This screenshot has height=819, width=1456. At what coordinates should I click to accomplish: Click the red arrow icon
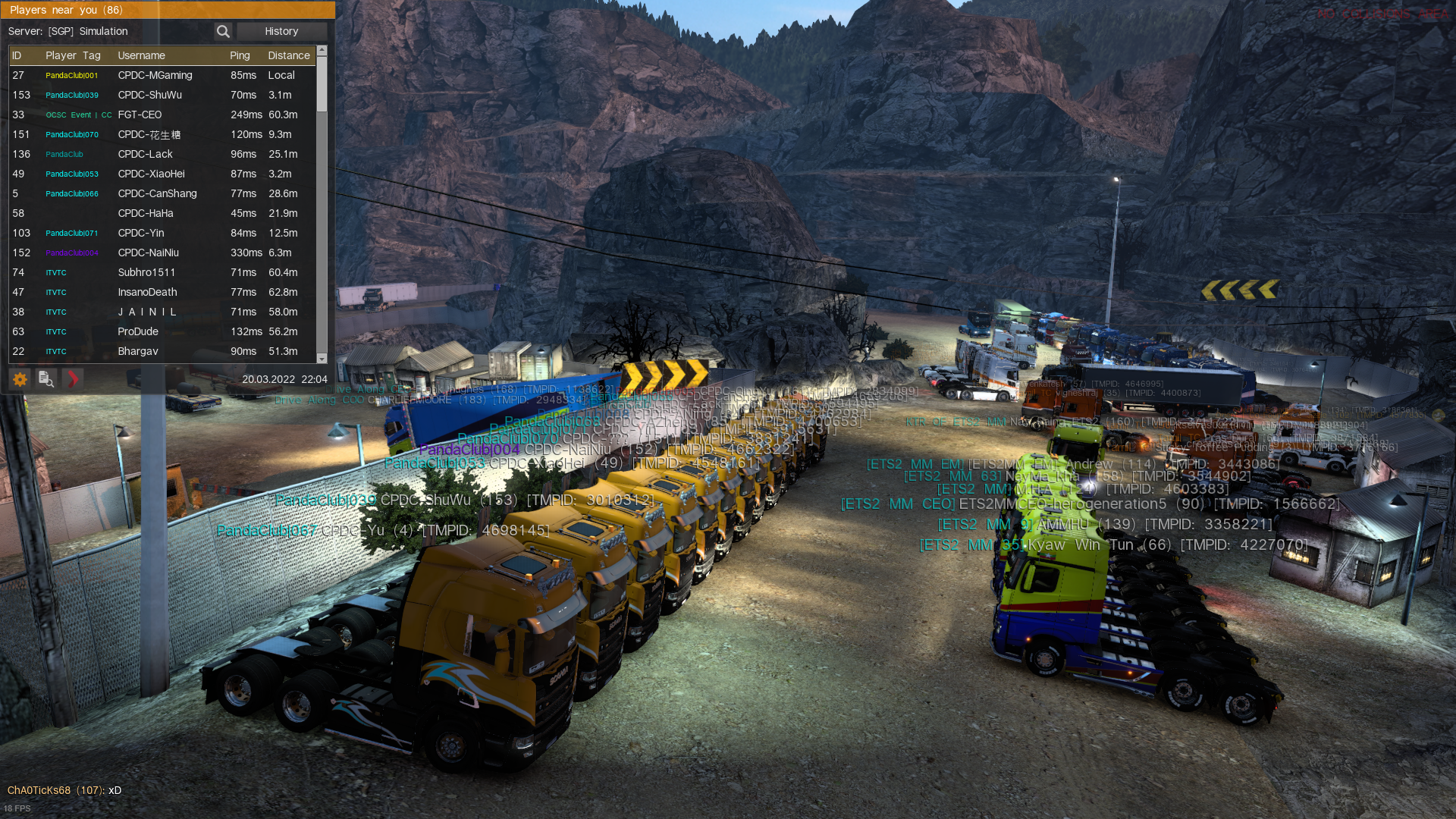(x=73, y=379)
